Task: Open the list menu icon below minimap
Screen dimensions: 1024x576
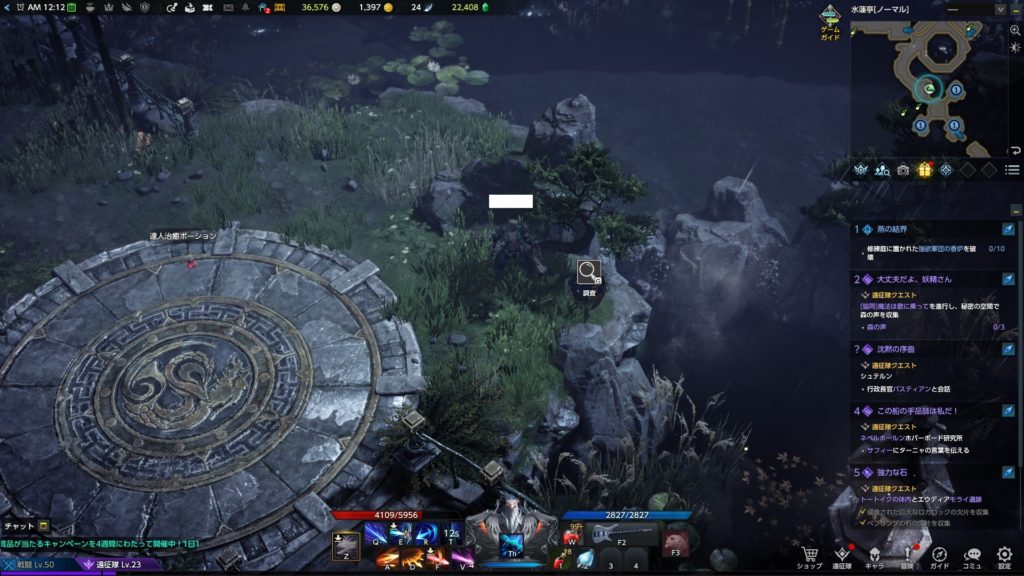Action: click(1012, 170)
